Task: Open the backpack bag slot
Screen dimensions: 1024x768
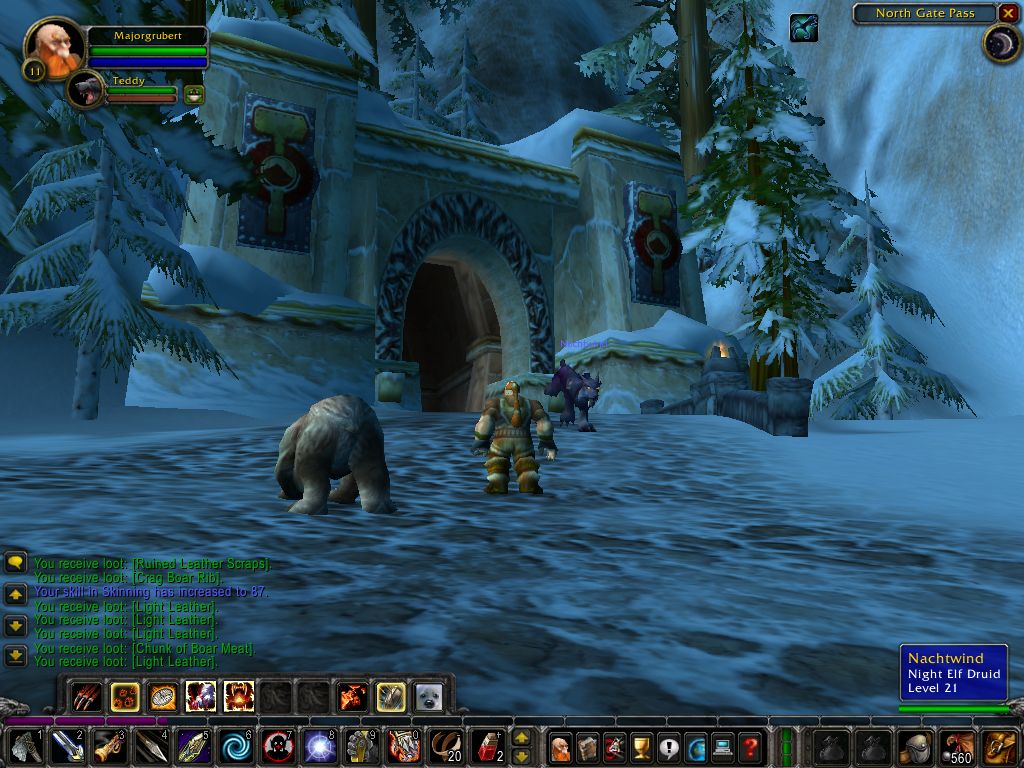Action: click(1001, 746)
